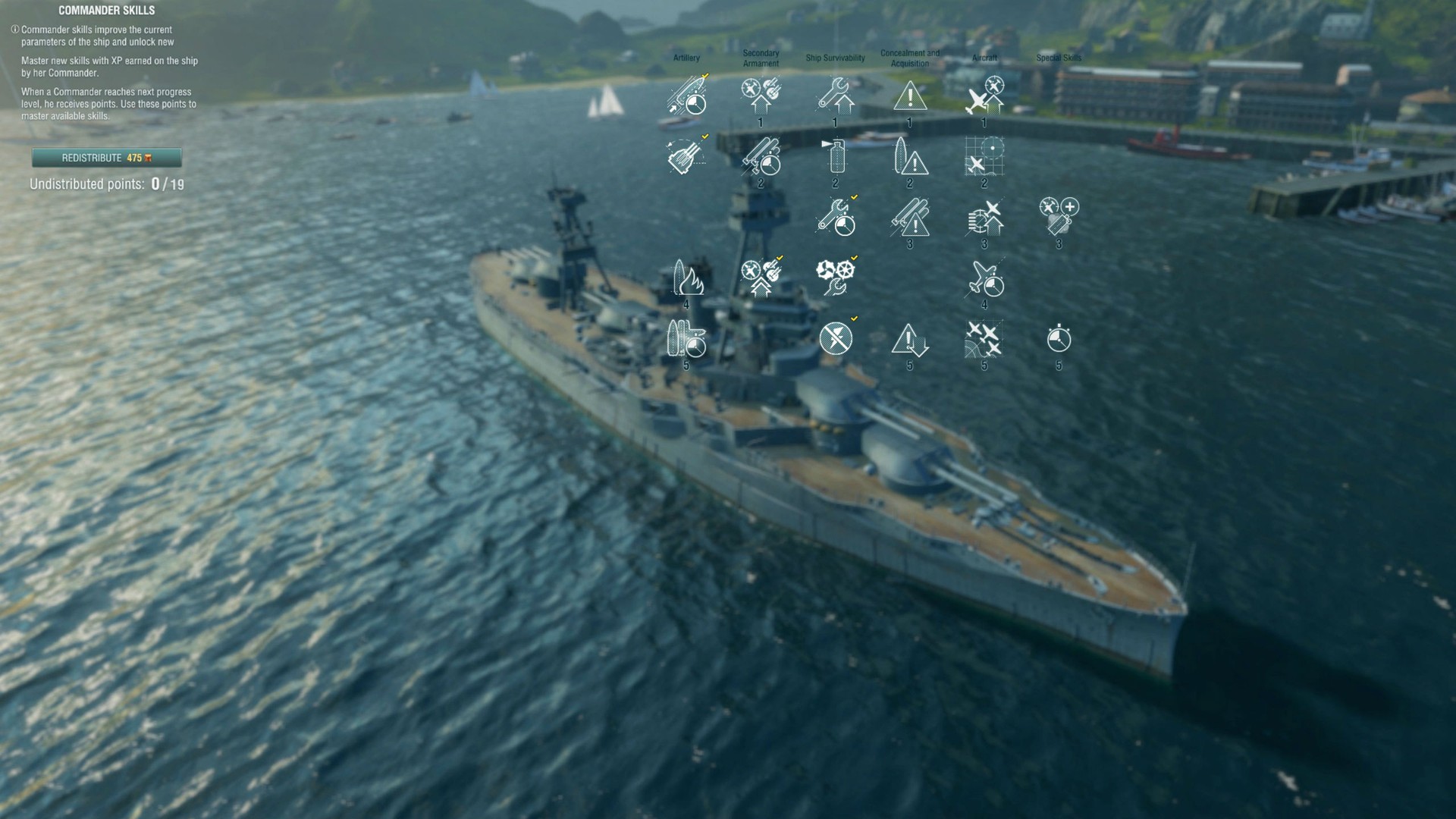The height and width of the screenshot is (819, 1456).
Task: Click the Special Skills column header
Action: [1059, 57]
